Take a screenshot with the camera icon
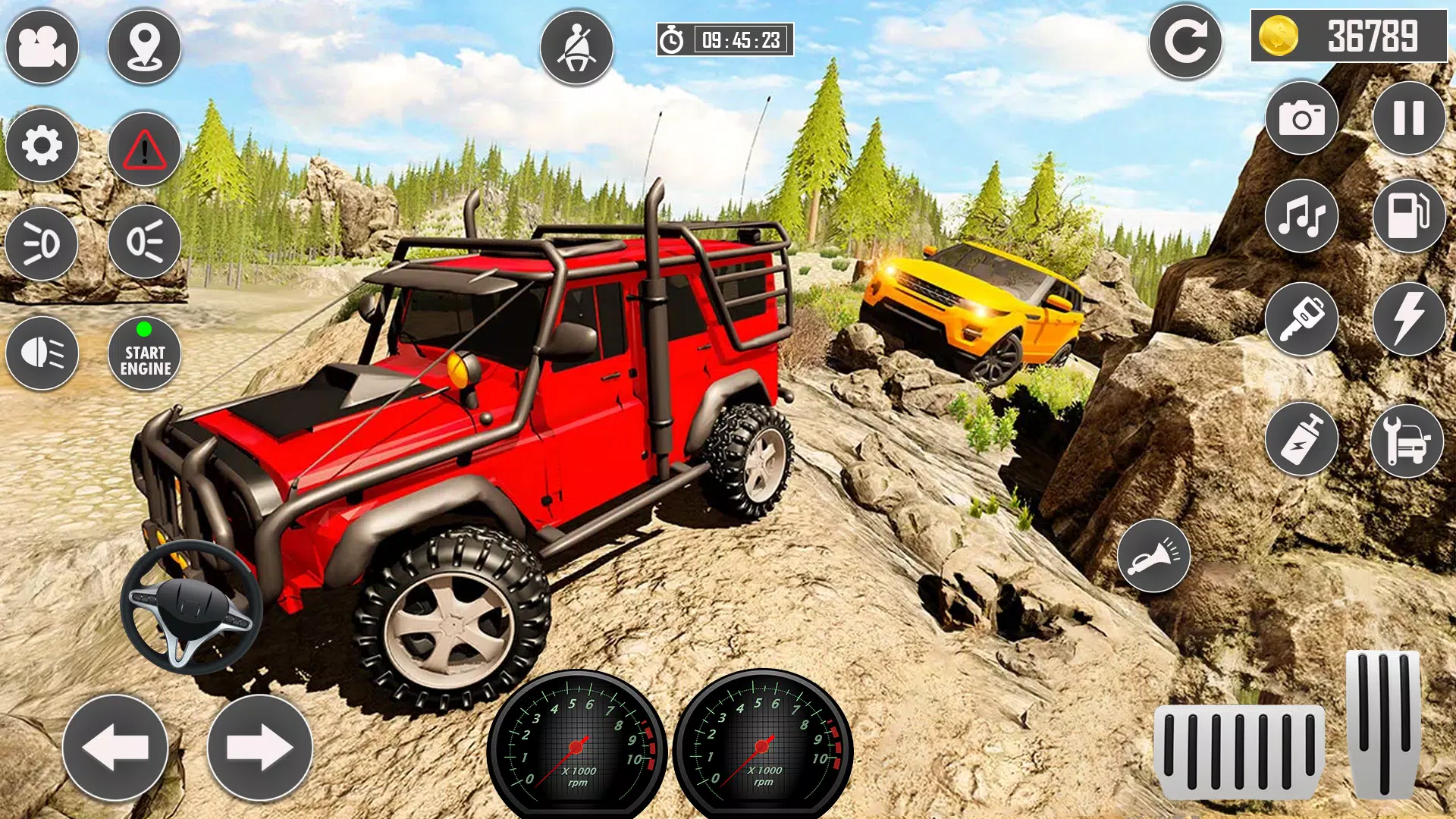 1302,118
